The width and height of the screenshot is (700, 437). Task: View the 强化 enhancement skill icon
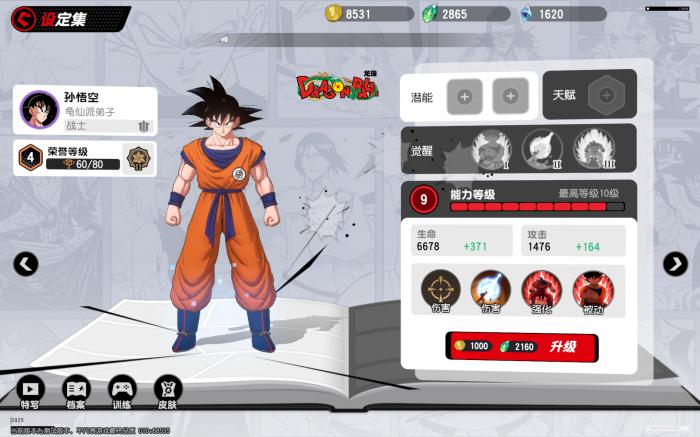click(541, 291)
